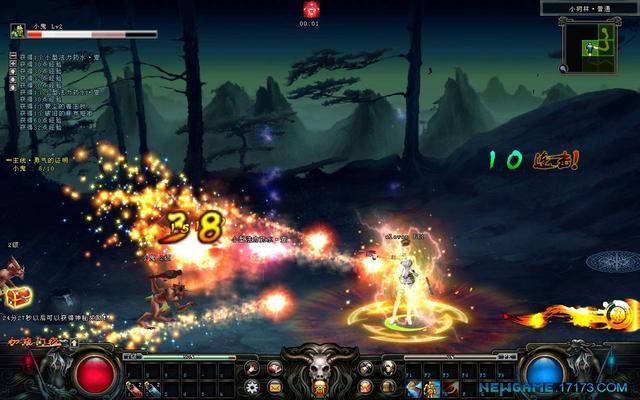Click the beast head emblem in the HUD center
The image size is (640, 400).
click(x=319, y=363)
